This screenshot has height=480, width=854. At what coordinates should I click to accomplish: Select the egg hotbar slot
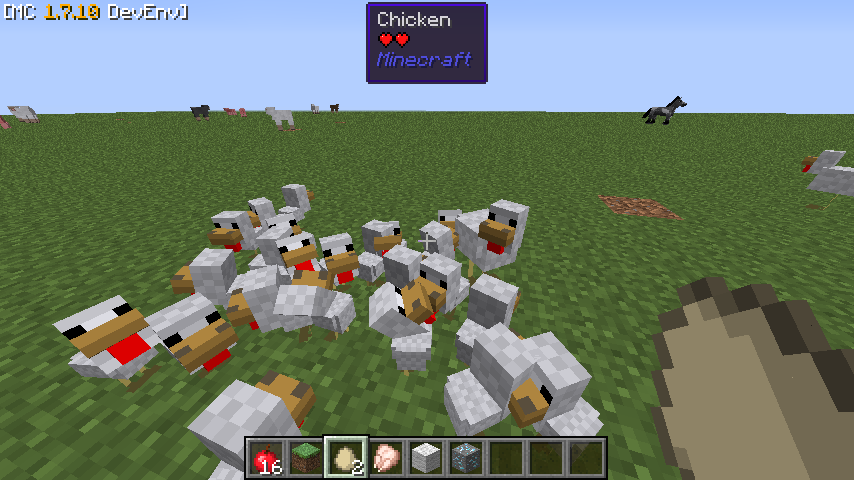pyautogui.click(x=346, y=458)
